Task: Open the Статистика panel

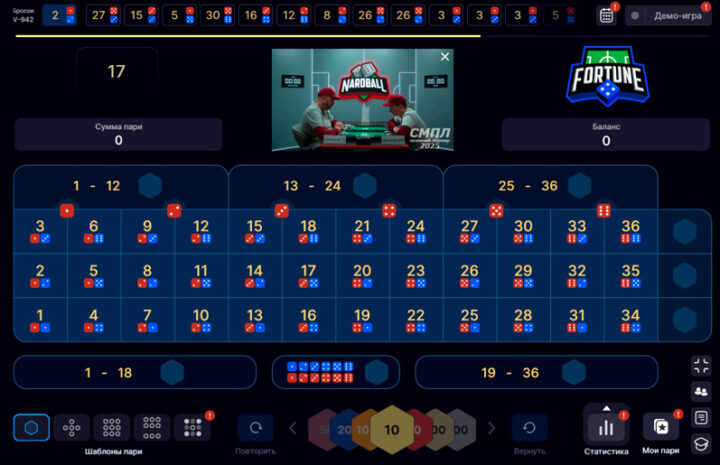Action: [x=606, y=428]
